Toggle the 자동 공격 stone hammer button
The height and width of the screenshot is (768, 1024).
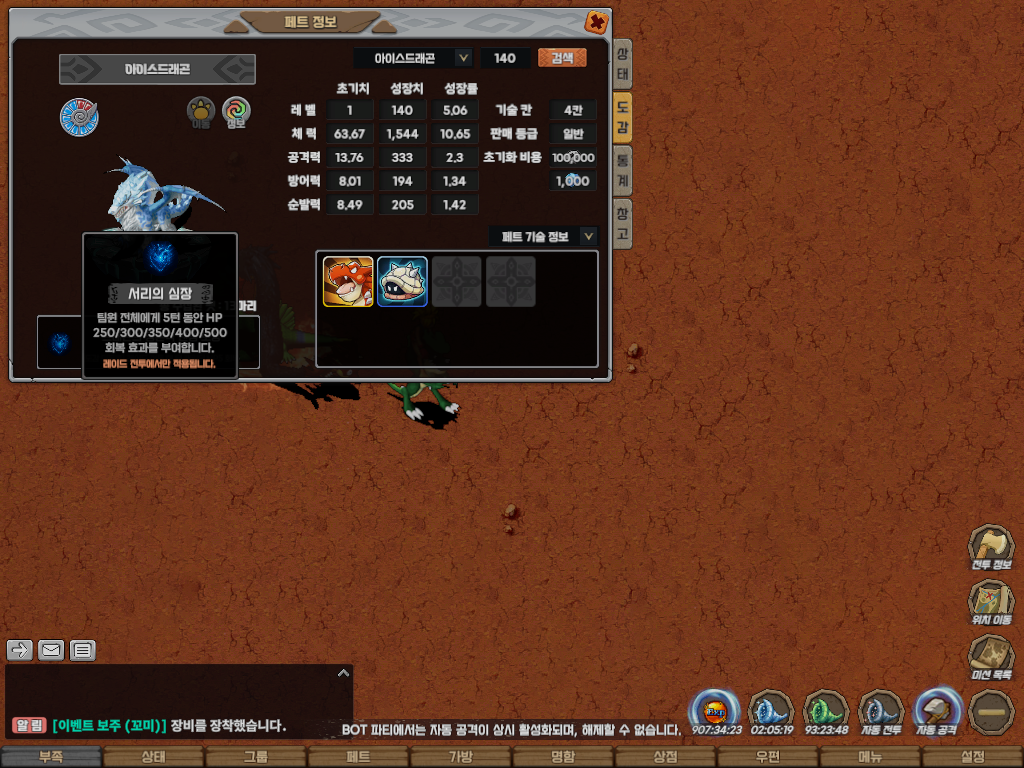point(936,710)
